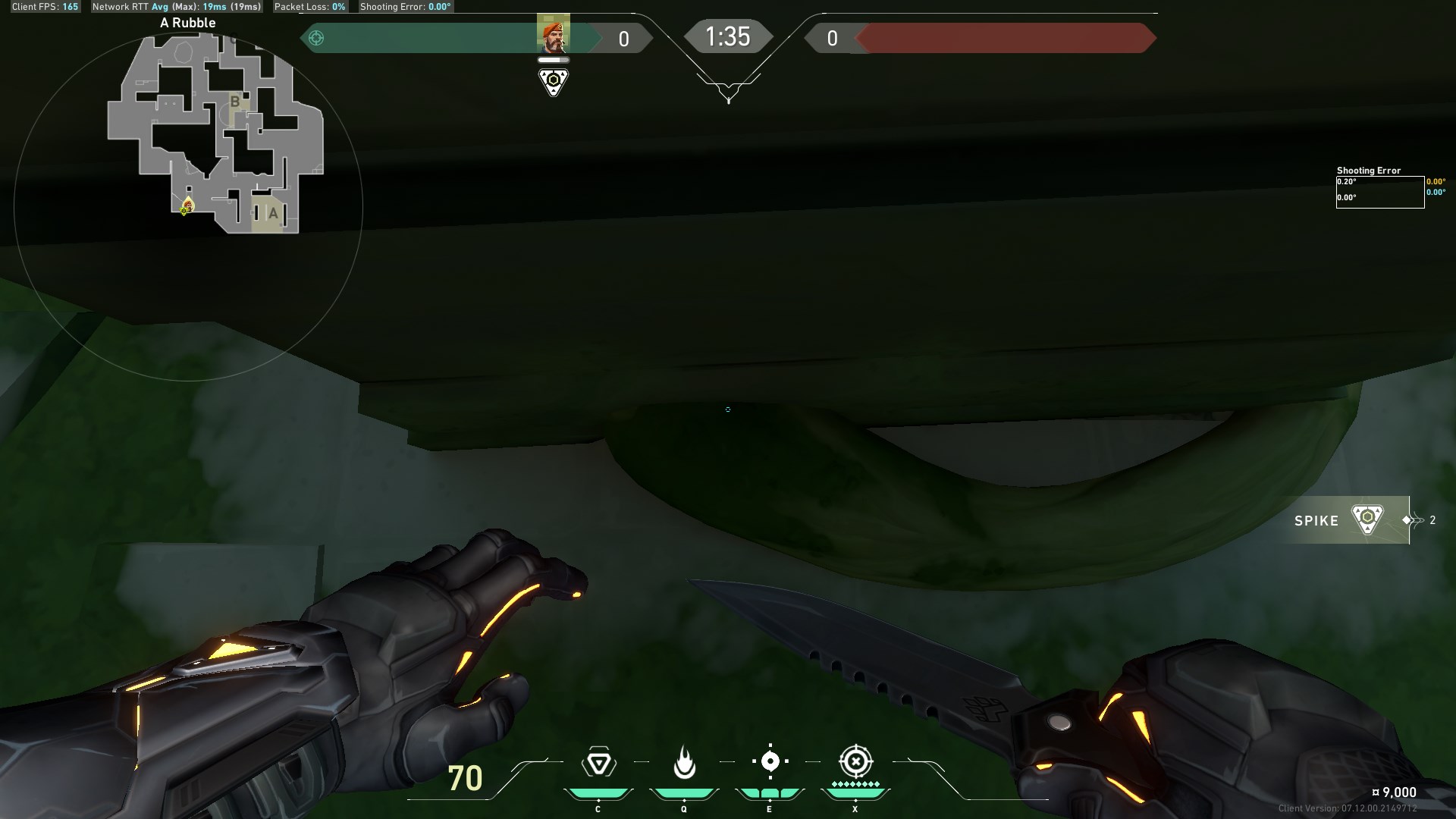Image resolution: width=1456 pixels, height=819 pixels.
Task: Select the A site label on minimap
Action: pyautogui.click(x=273, y=214)
